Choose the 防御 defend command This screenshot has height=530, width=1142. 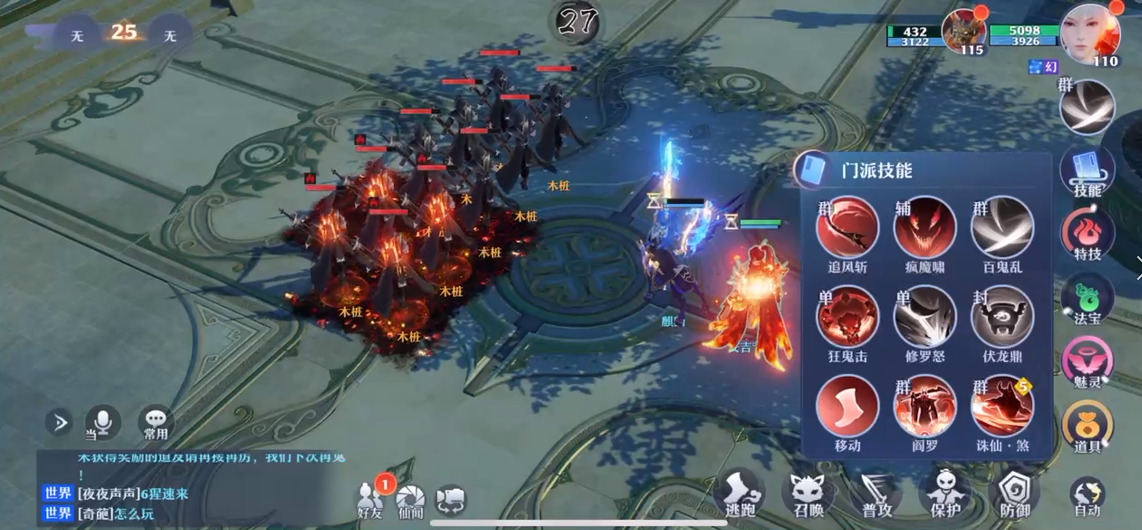tap(1014, 494)
